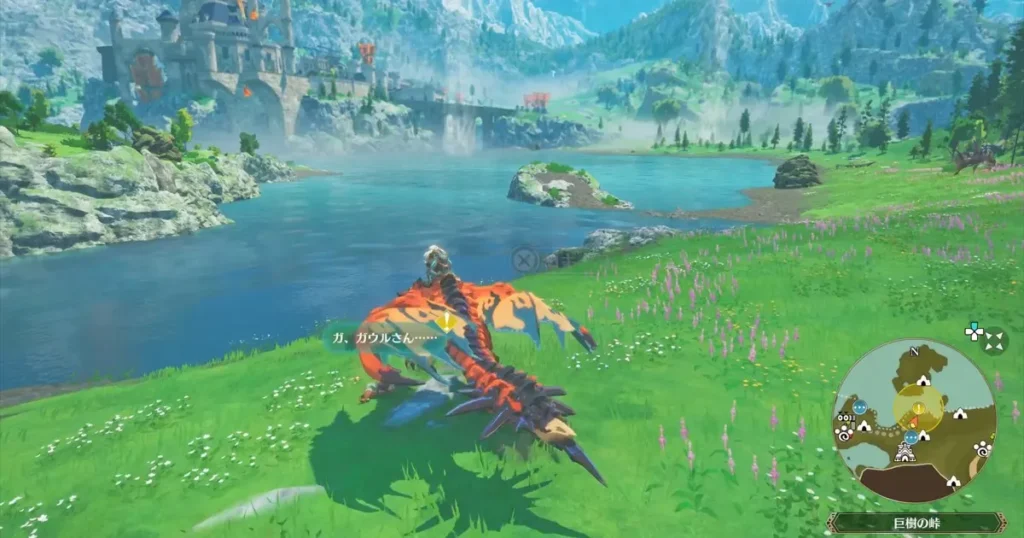Click the castle town icon on minimap
Image resolution: width=1024 pixels, height=538 pixels.
coord(907,453)
